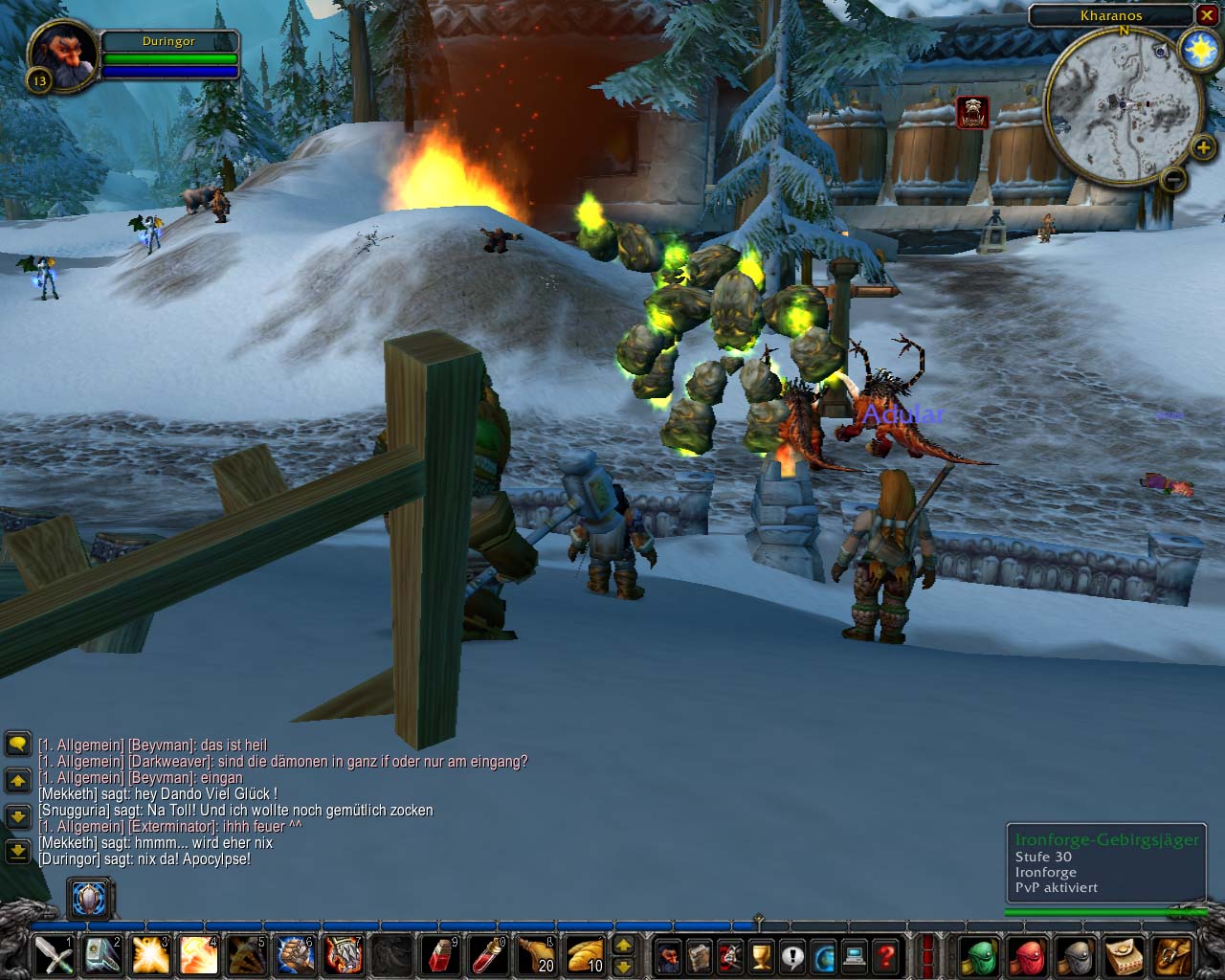1225x980 pixels.
Task: Use the hammer ability in slot 2
Action: coord(101,954)
